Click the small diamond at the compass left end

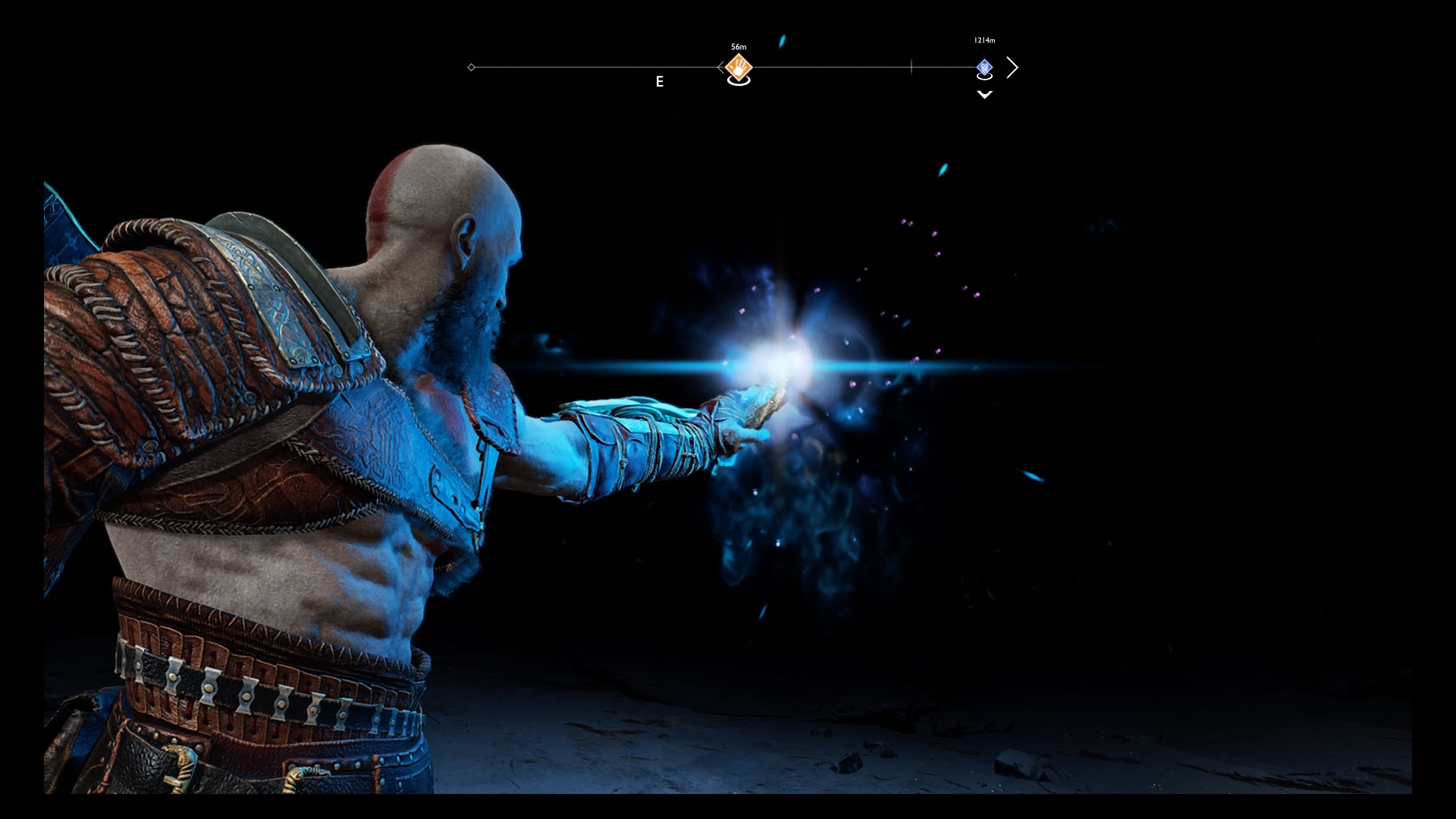point(471,67)
